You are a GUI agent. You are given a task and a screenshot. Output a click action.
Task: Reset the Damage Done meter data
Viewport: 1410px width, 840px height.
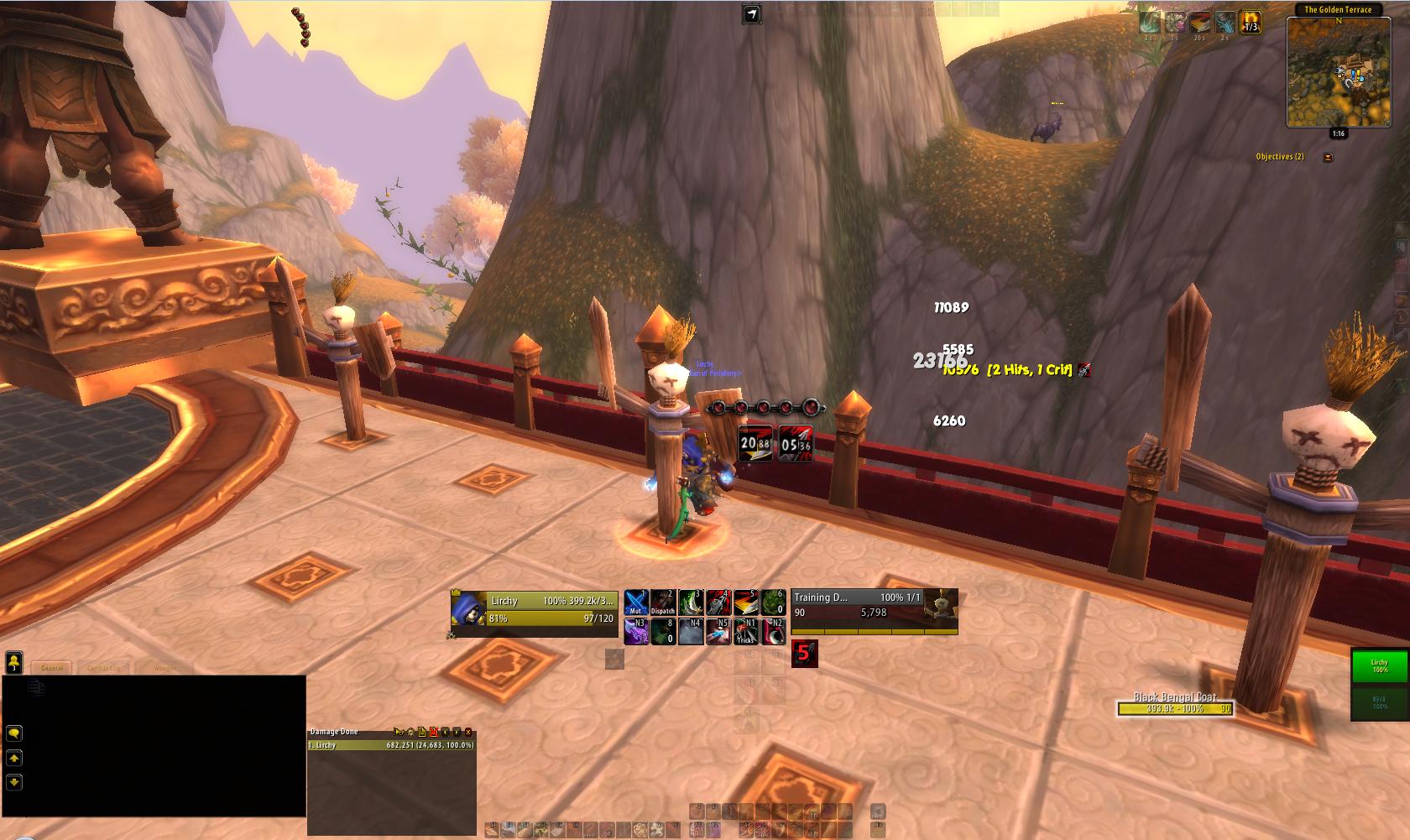(x=434, y=732)
